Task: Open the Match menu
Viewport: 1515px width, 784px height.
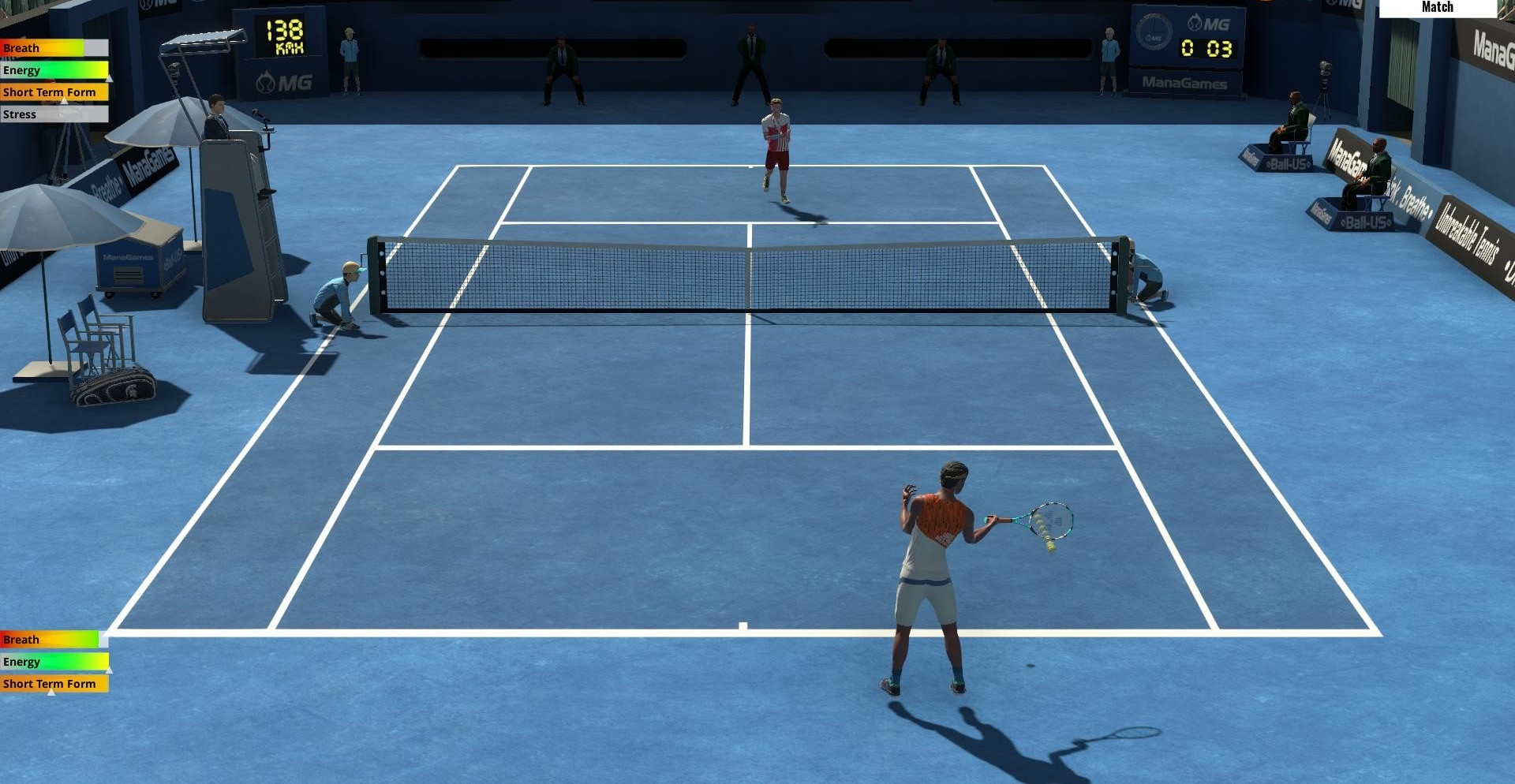Action: point(1437,8)
